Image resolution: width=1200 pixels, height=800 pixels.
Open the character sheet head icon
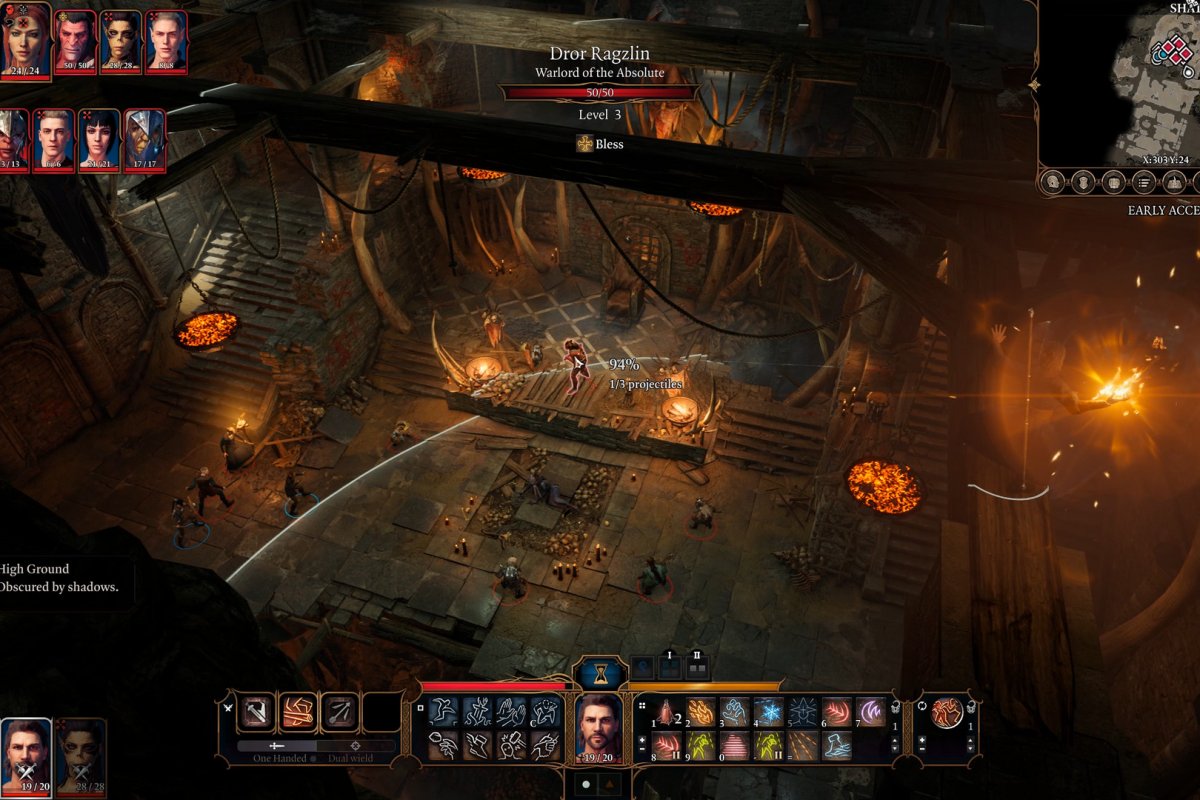click(x=1052, y=182)
